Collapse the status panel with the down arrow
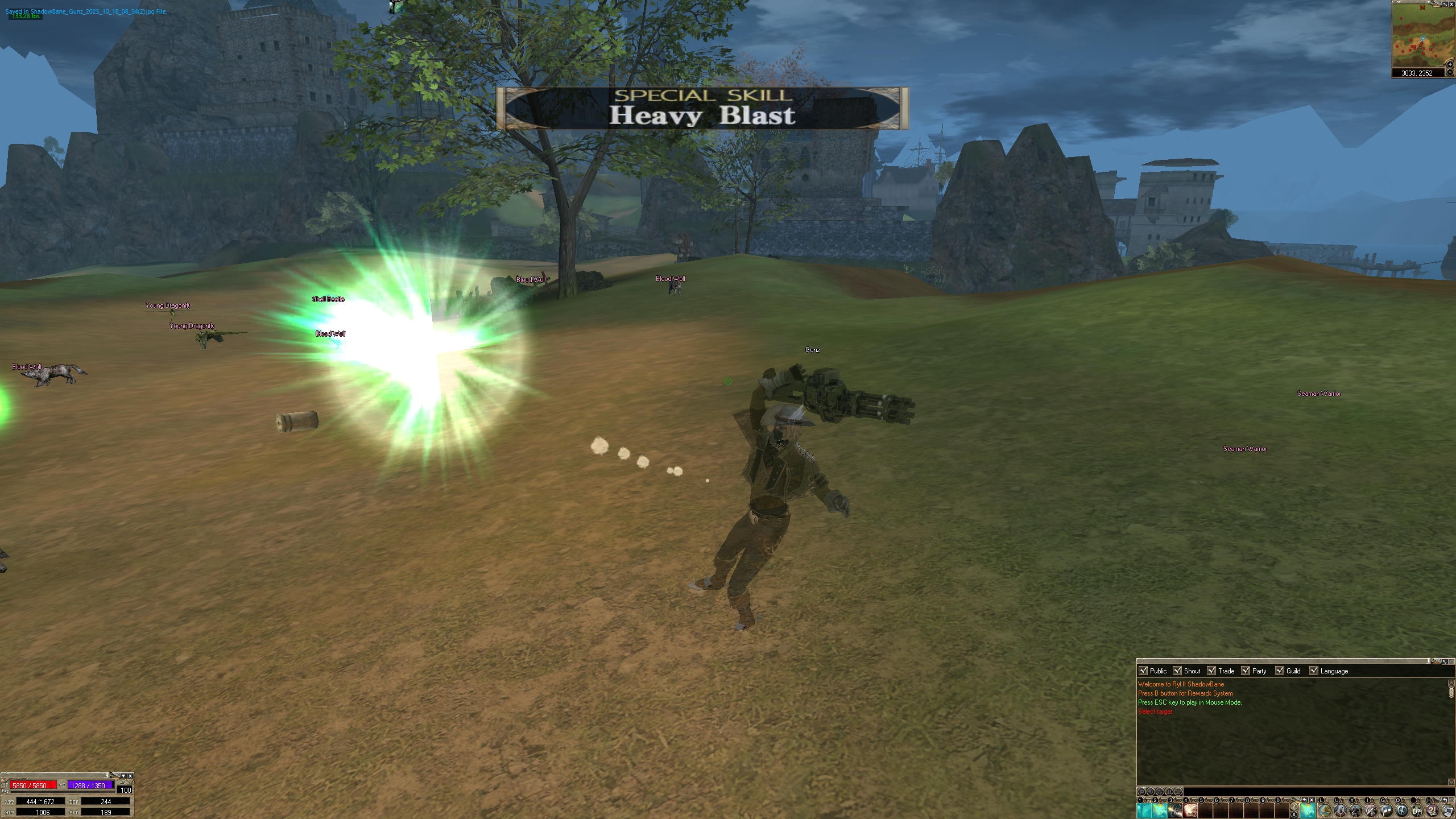Image resolution: width=1456 pixels, height=819 pixels. [x=123, y=776]
